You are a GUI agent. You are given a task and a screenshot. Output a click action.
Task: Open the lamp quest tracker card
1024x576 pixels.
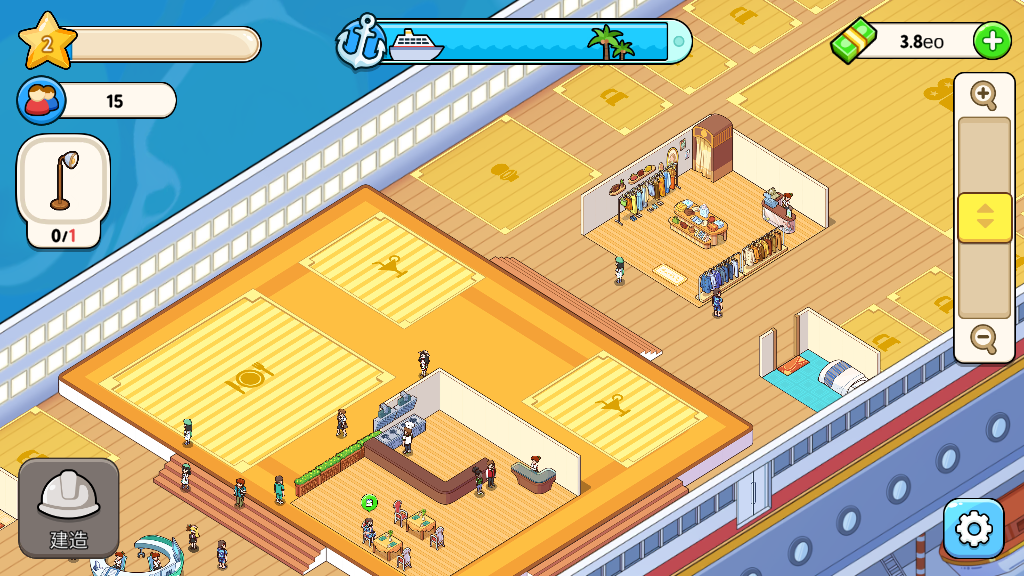click(64, 191)
